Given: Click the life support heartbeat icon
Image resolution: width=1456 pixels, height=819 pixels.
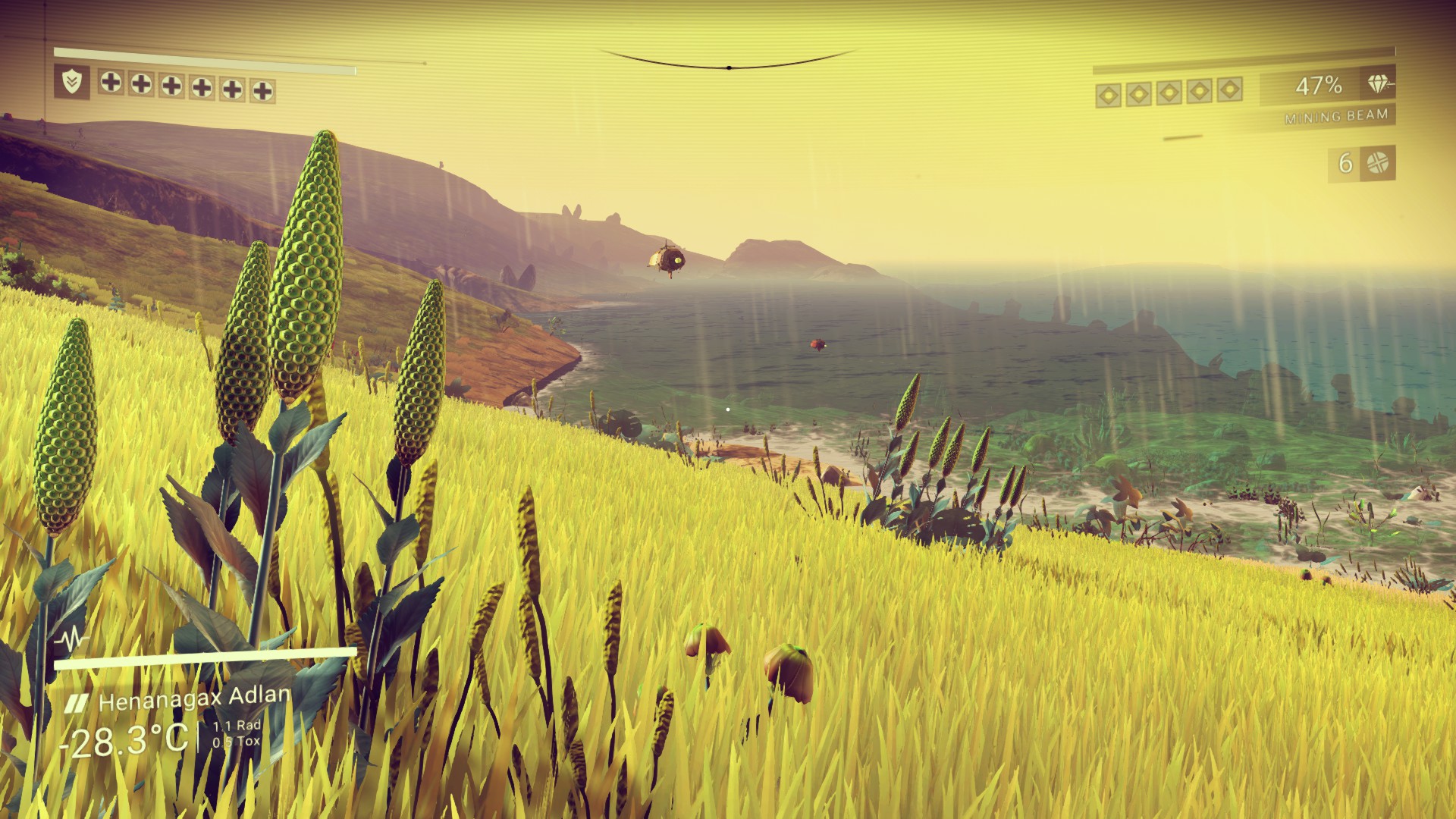Looking at the screenshot, I should point(71,639).
